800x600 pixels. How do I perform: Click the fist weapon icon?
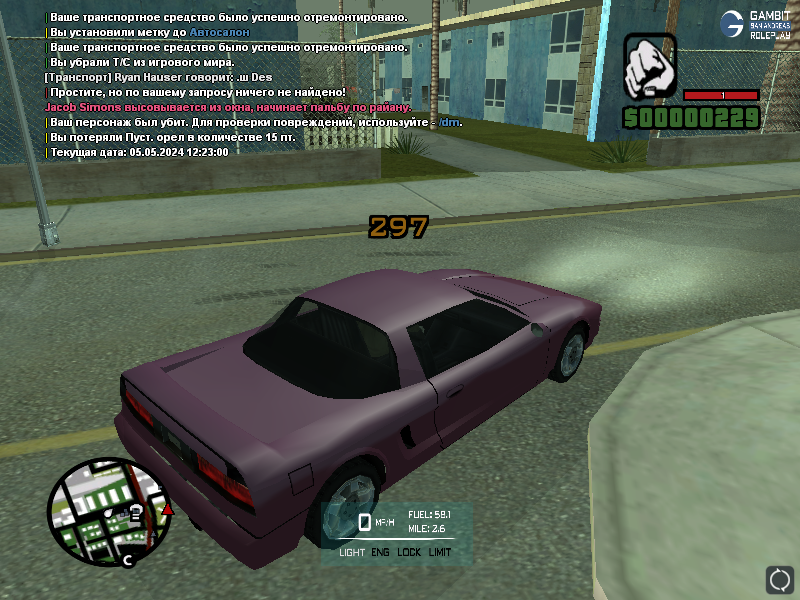click(651, 66)
